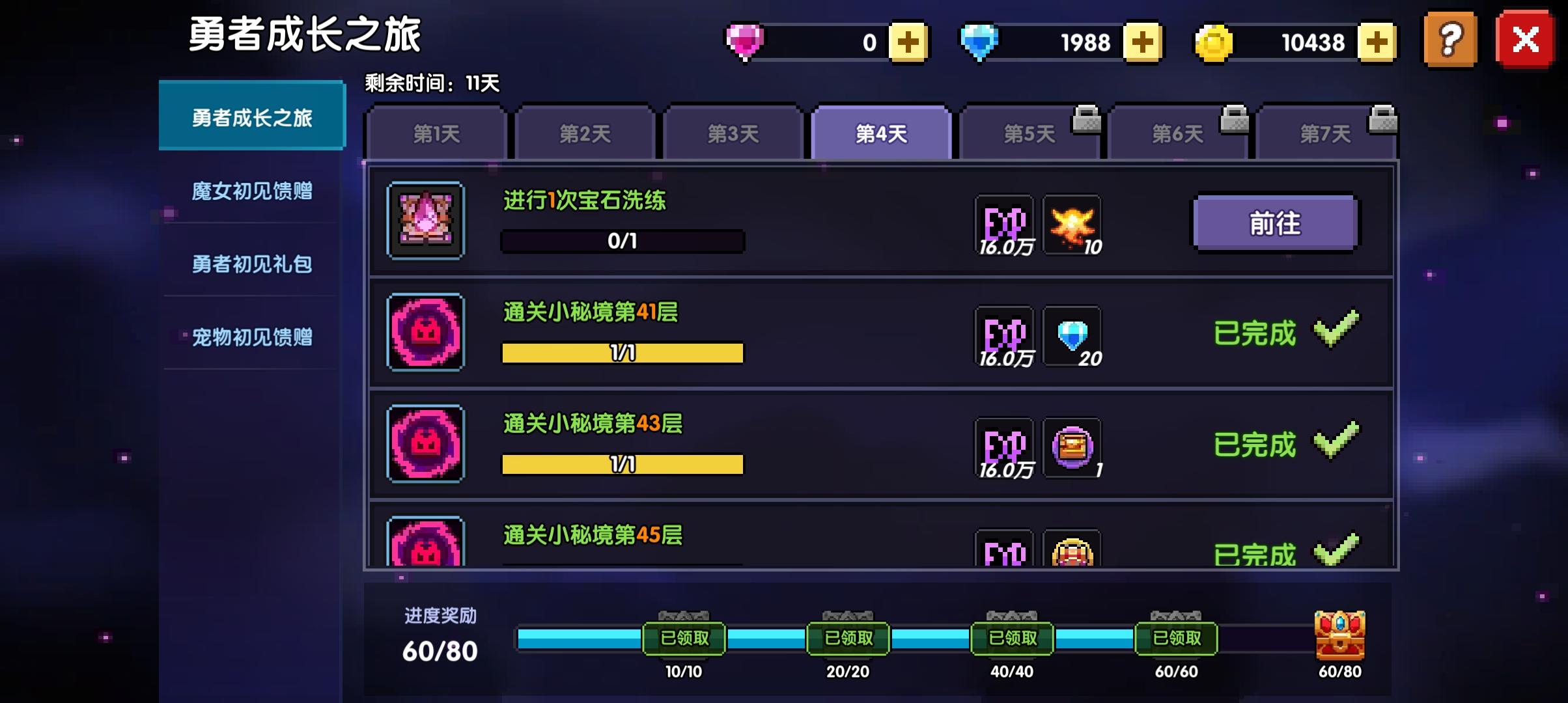Image resolution: width=1568 pixels, height=703 pixels.
Task: Switch to the 第3天 tab
Action: coord(733,131)
